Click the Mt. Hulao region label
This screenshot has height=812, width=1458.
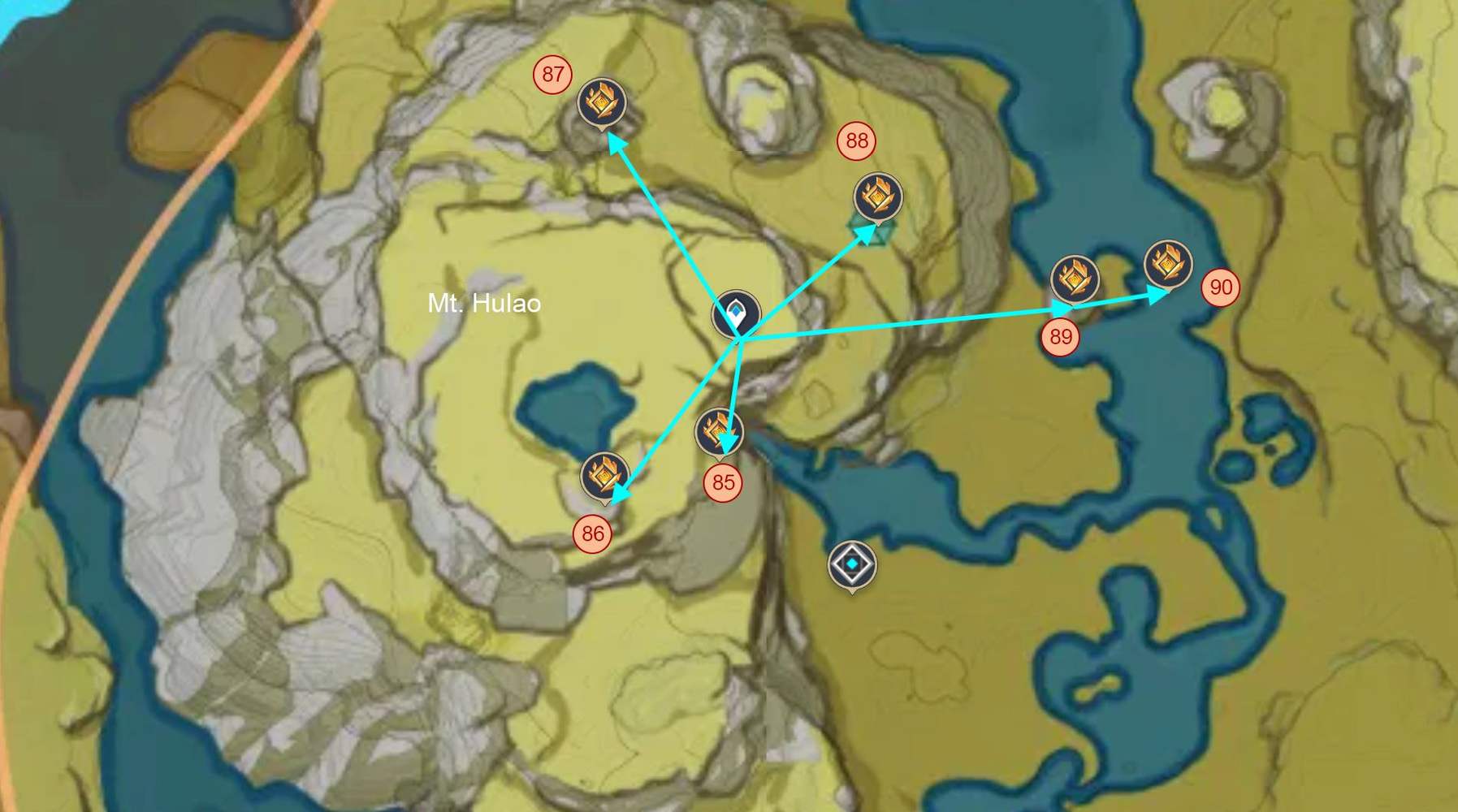click(484, 304)
